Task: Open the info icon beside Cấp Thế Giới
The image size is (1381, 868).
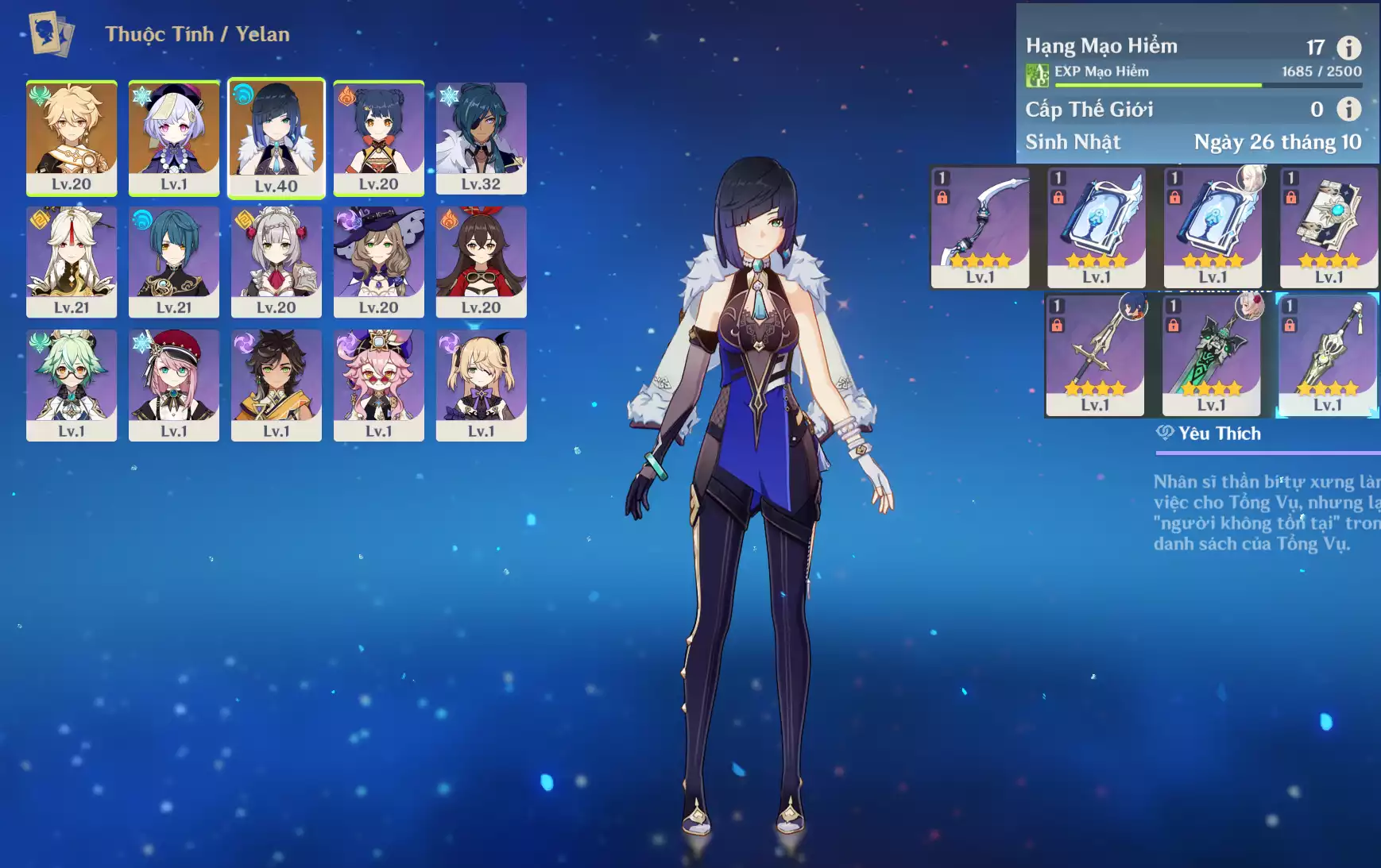Action: [1348, 109]
